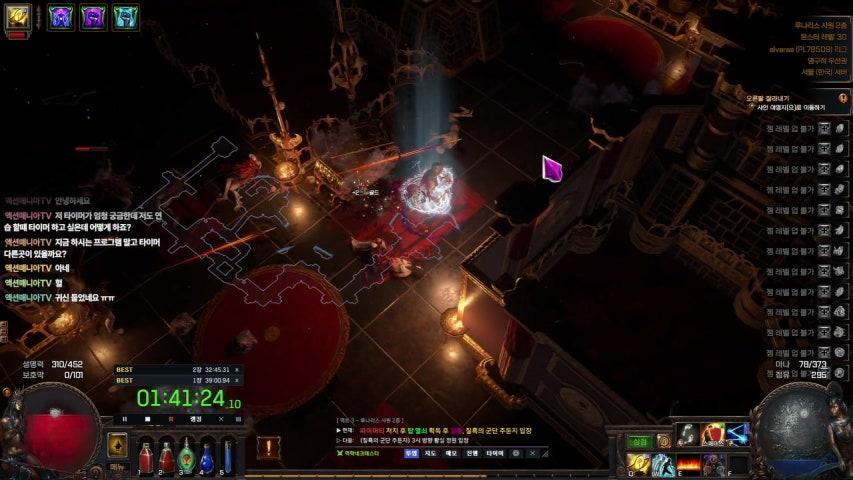Select the cyan fist buff icon
853x480 pixels.
(125, 16)
